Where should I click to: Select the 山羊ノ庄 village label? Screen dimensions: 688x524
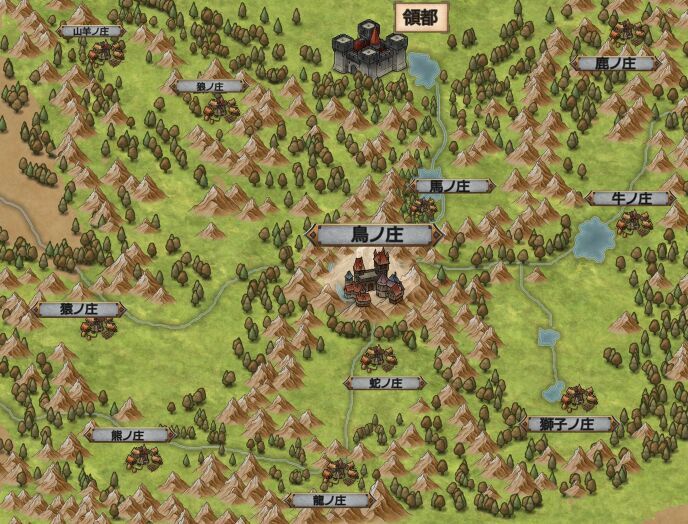(91, 31)
